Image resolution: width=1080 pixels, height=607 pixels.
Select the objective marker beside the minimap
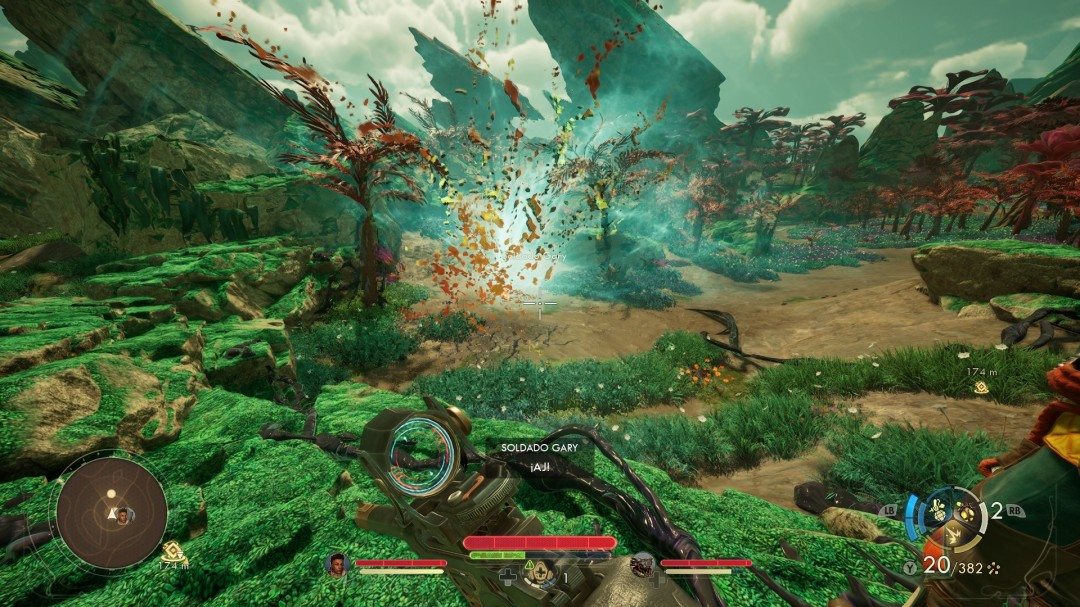173,550
